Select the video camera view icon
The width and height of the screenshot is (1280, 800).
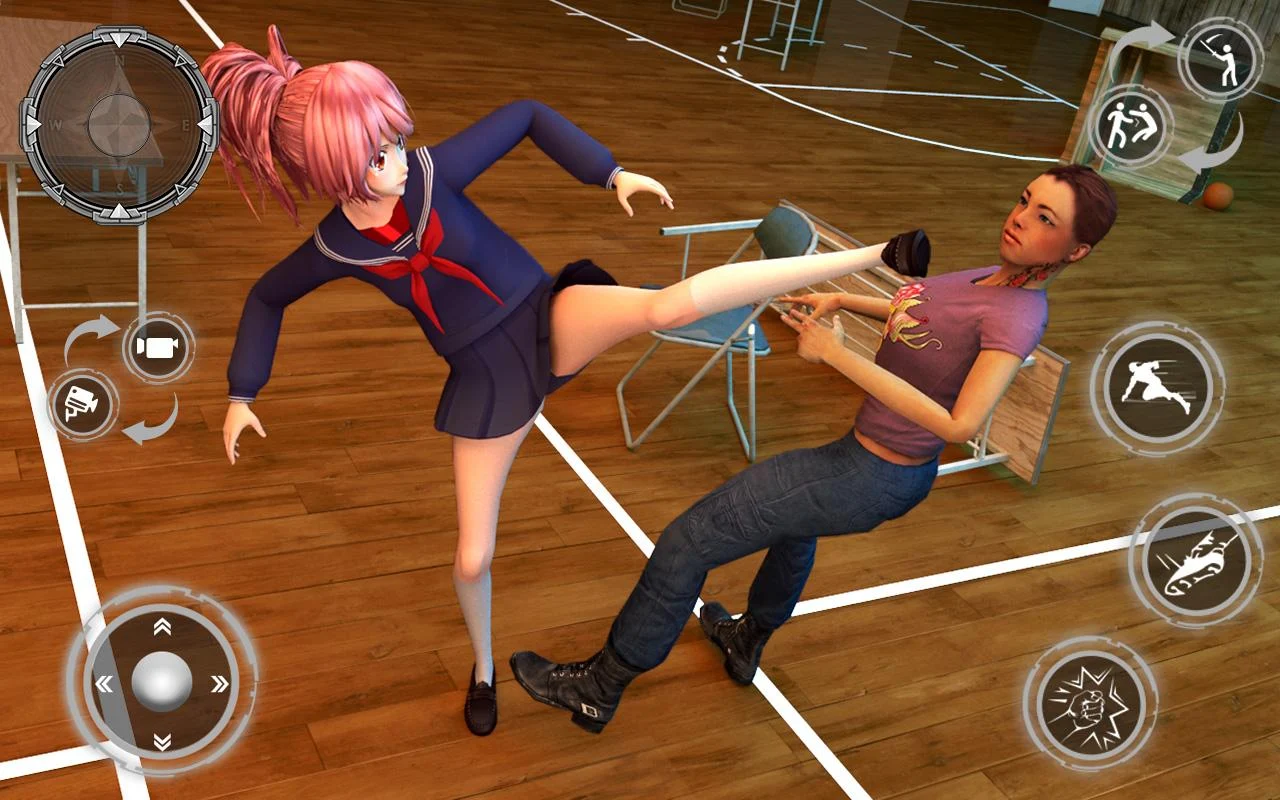coord(155,346)
